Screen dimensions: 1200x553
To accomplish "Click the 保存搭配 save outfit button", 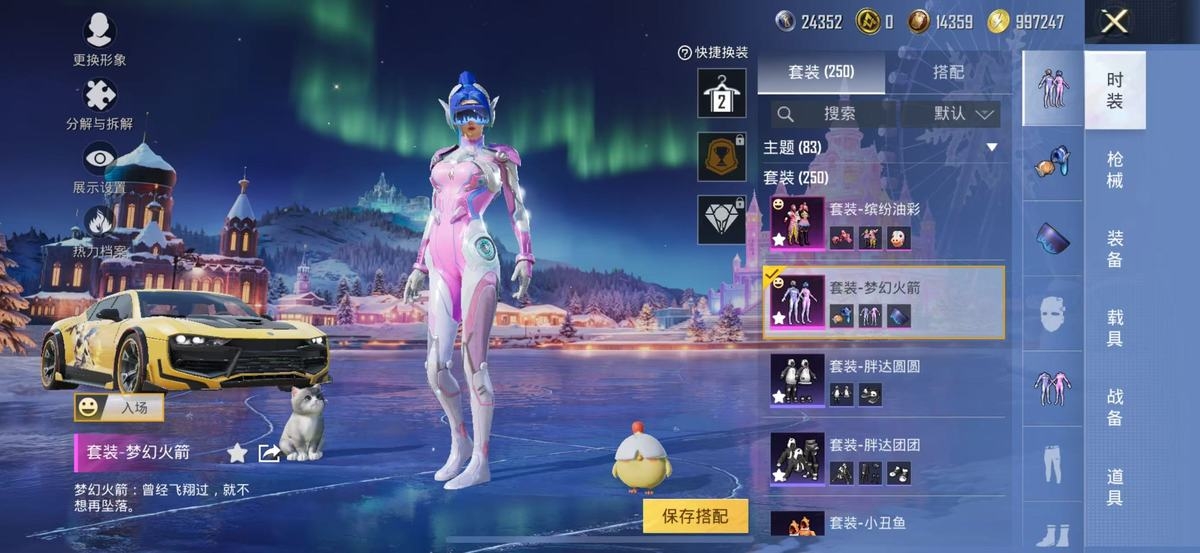I will tap(696, 515).
